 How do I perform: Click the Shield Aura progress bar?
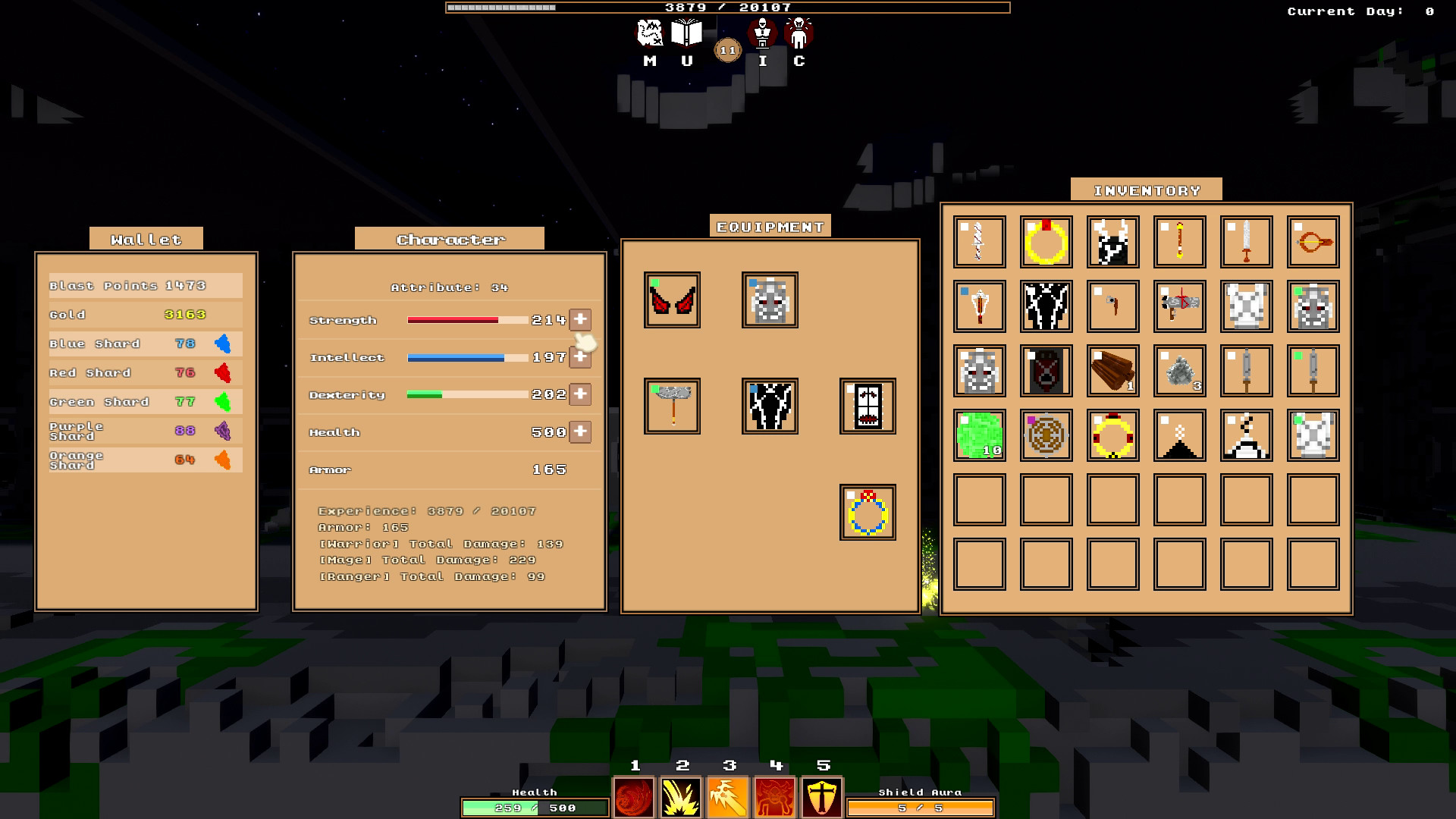click(x=919, y=808)
